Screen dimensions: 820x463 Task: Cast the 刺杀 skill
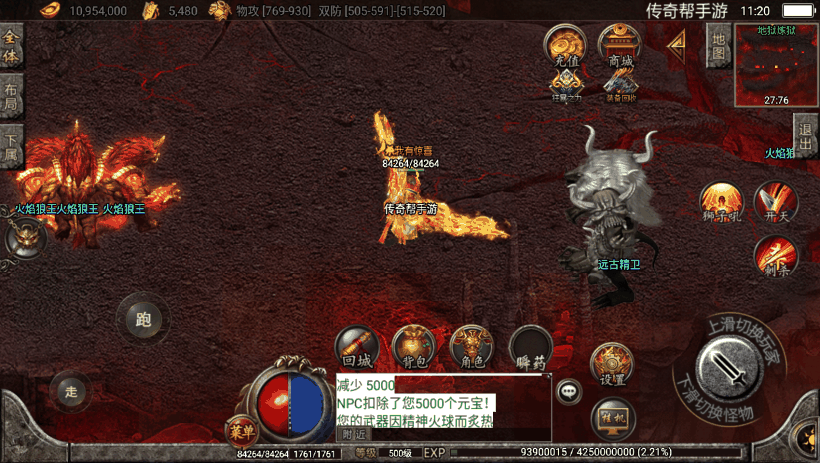(775, 255)
